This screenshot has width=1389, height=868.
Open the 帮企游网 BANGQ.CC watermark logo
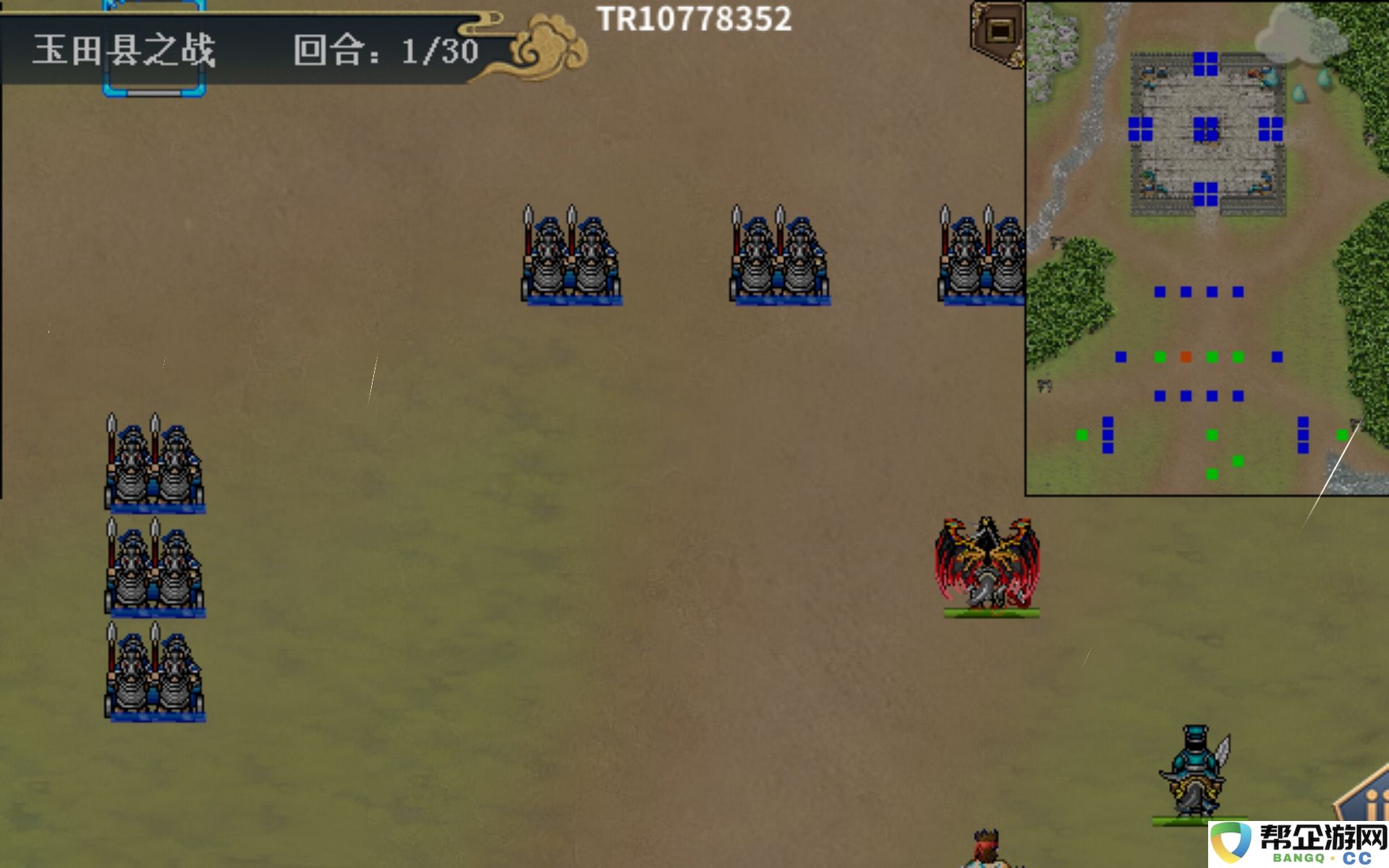[1299, 844]
